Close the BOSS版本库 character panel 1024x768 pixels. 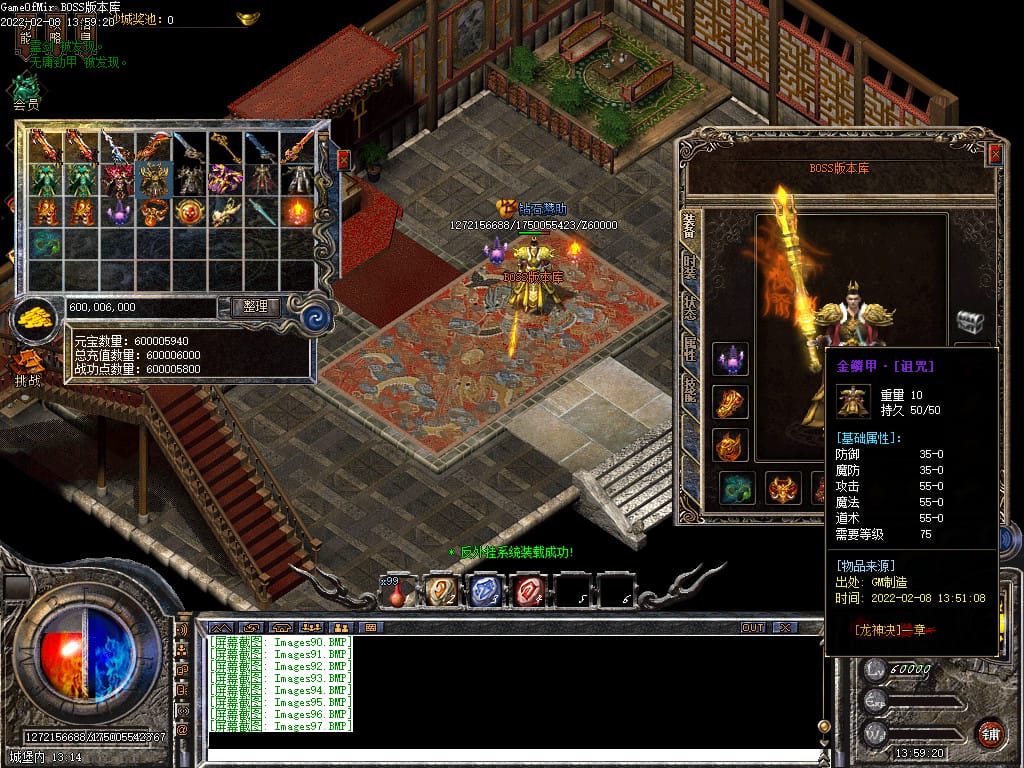click(994, 154)
